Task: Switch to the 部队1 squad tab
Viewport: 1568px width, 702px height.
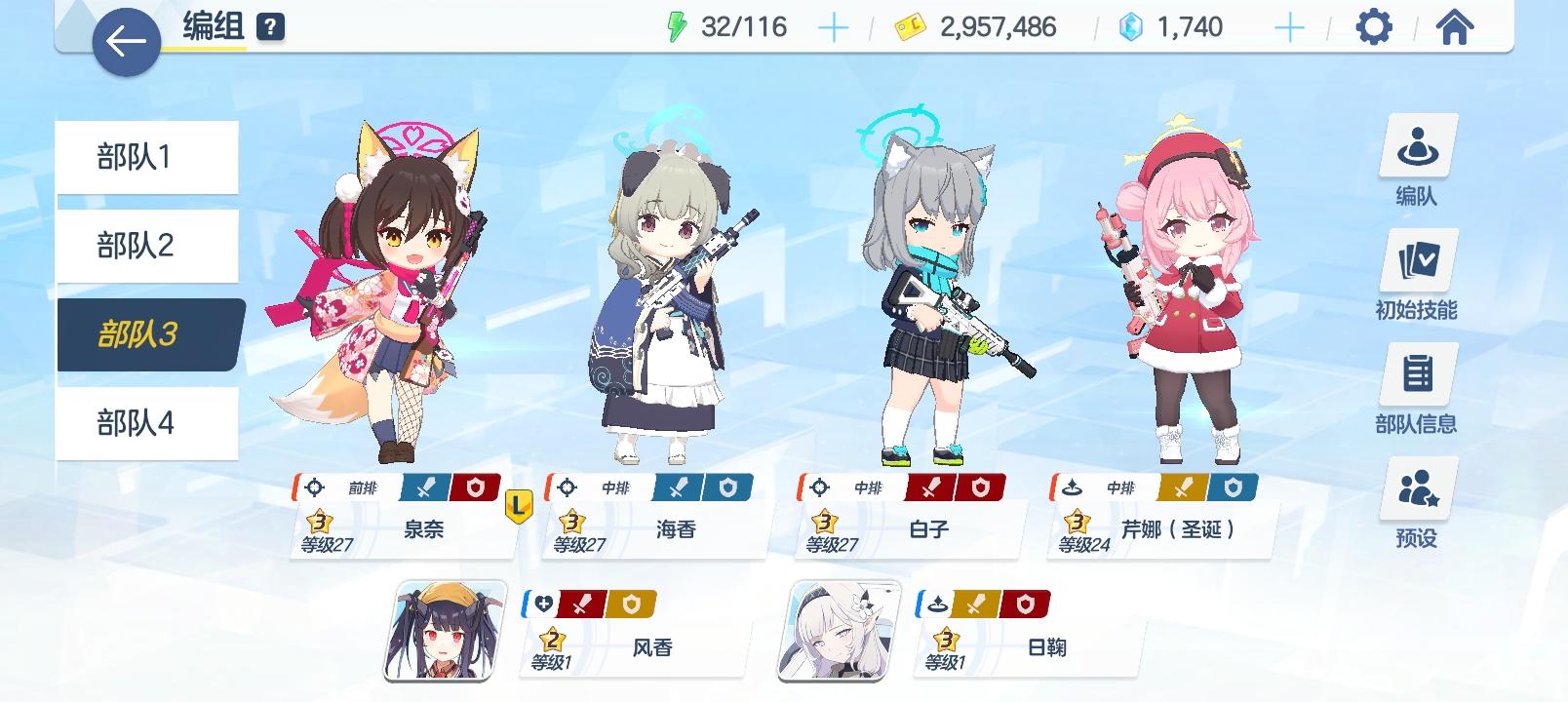Action: (x=148, y=157)
